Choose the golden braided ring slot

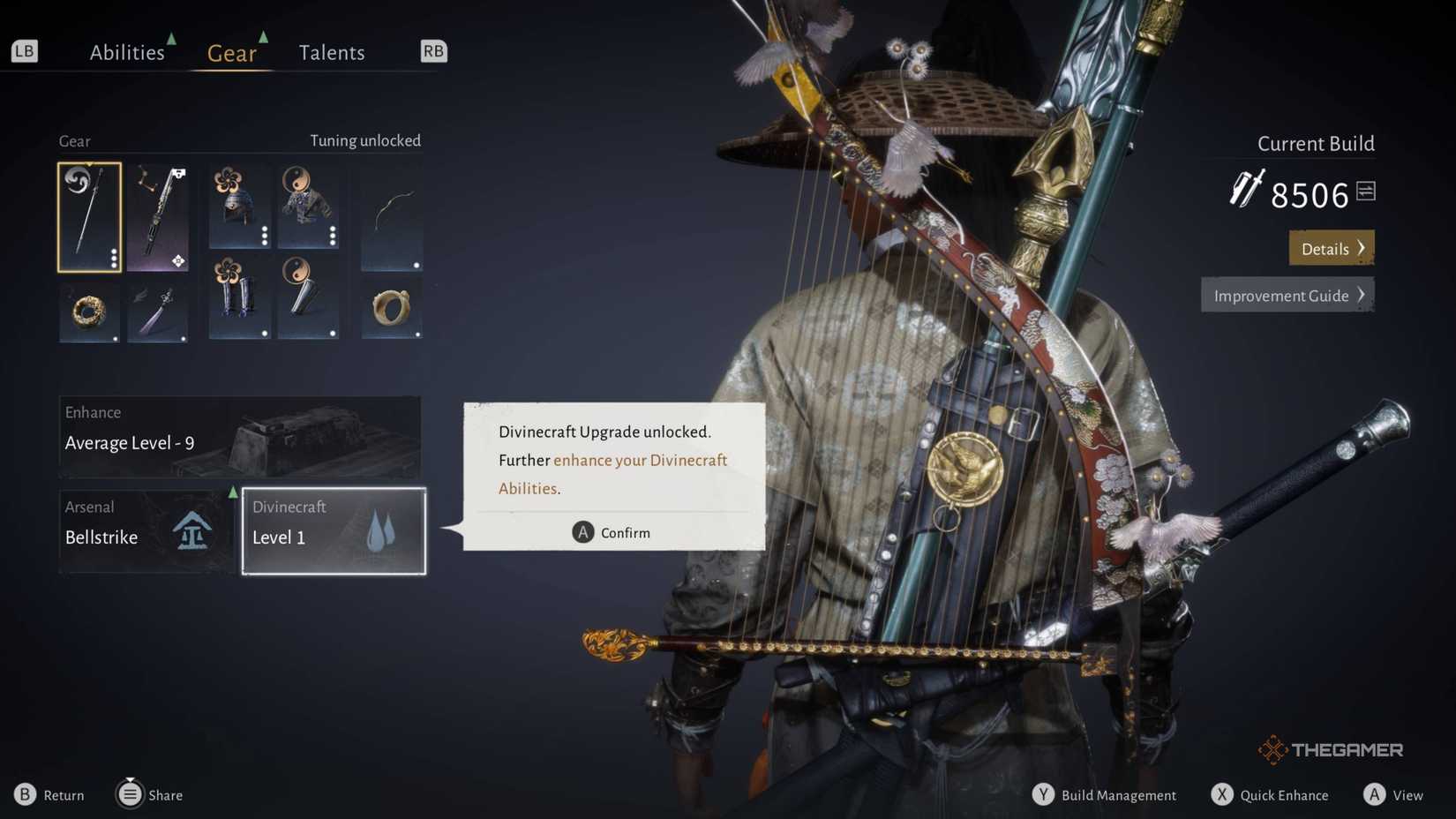[x=90, y=312]
